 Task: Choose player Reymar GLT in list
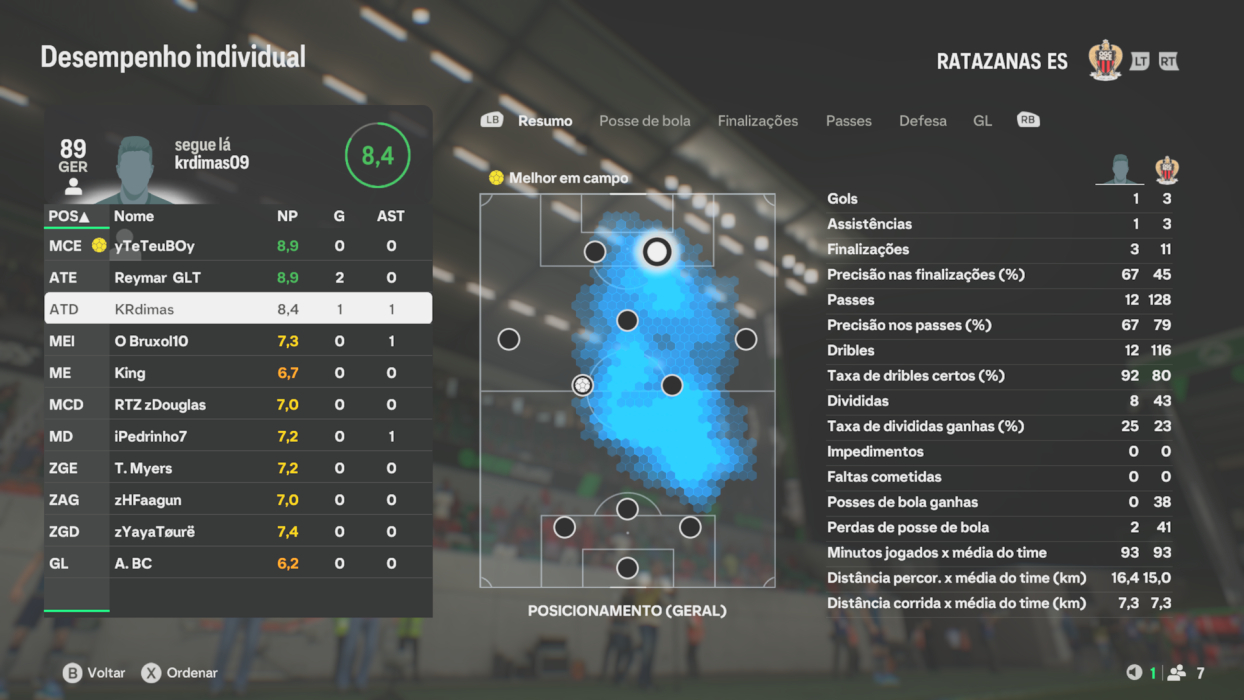tap(238, 278)
